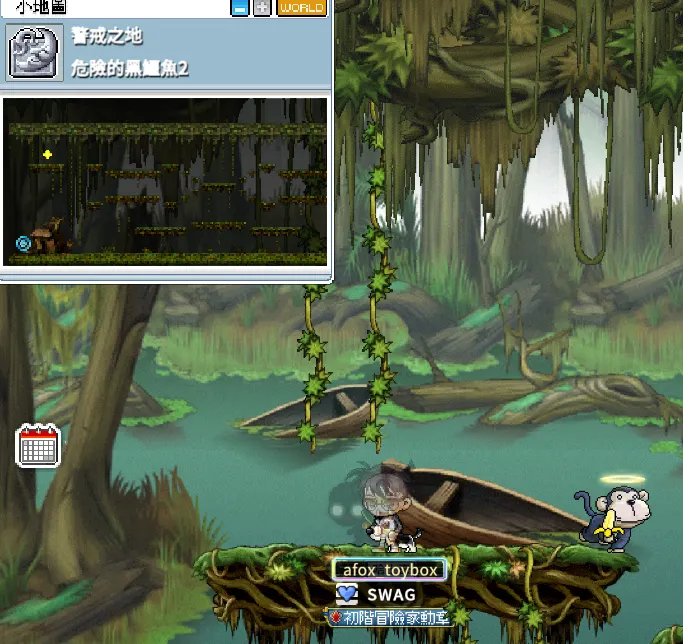Click the minimap terrain view

(x=166, y=180)
